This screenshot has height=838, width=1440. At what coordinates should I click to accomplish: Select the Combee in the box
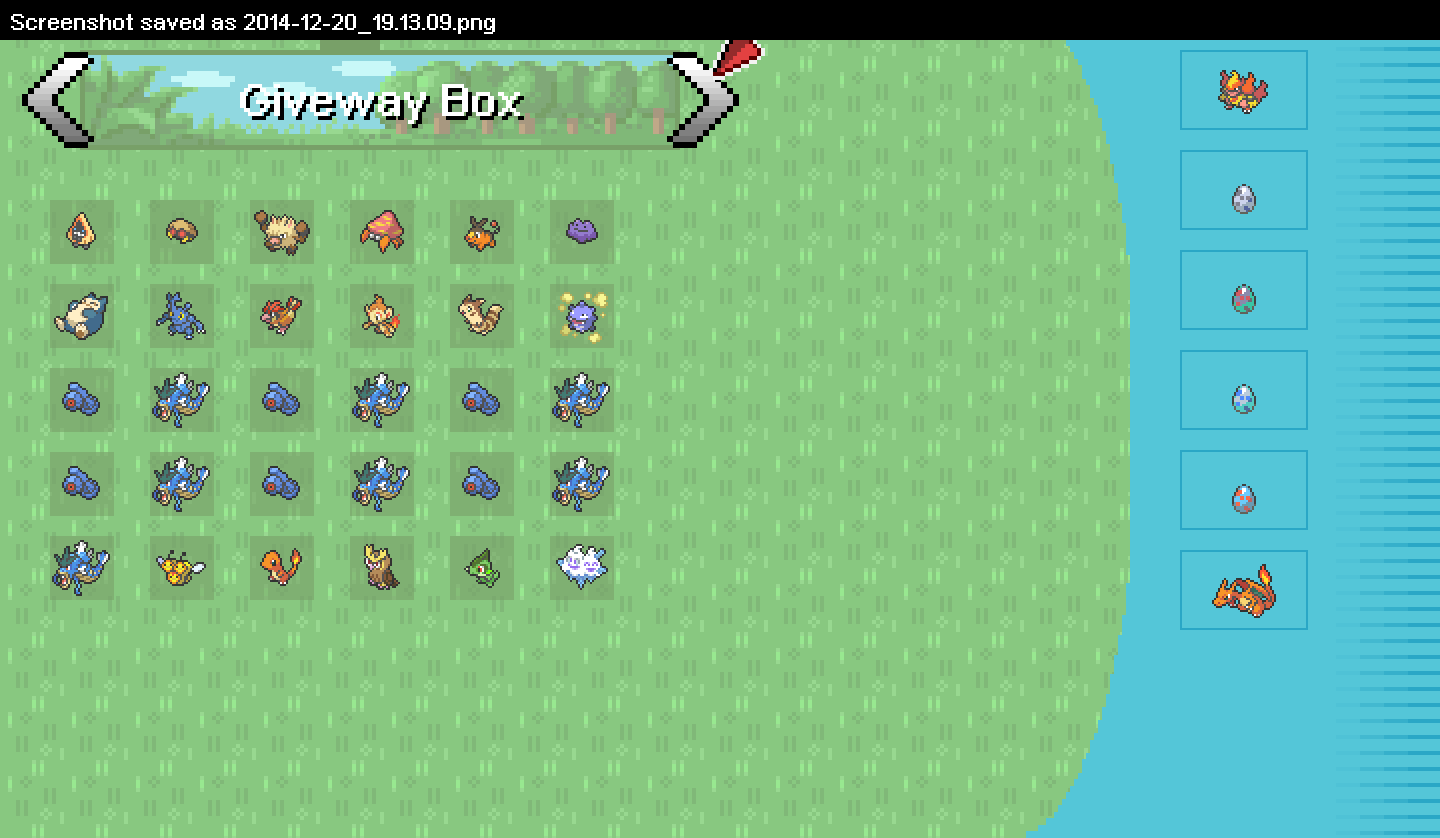[182, 568]
